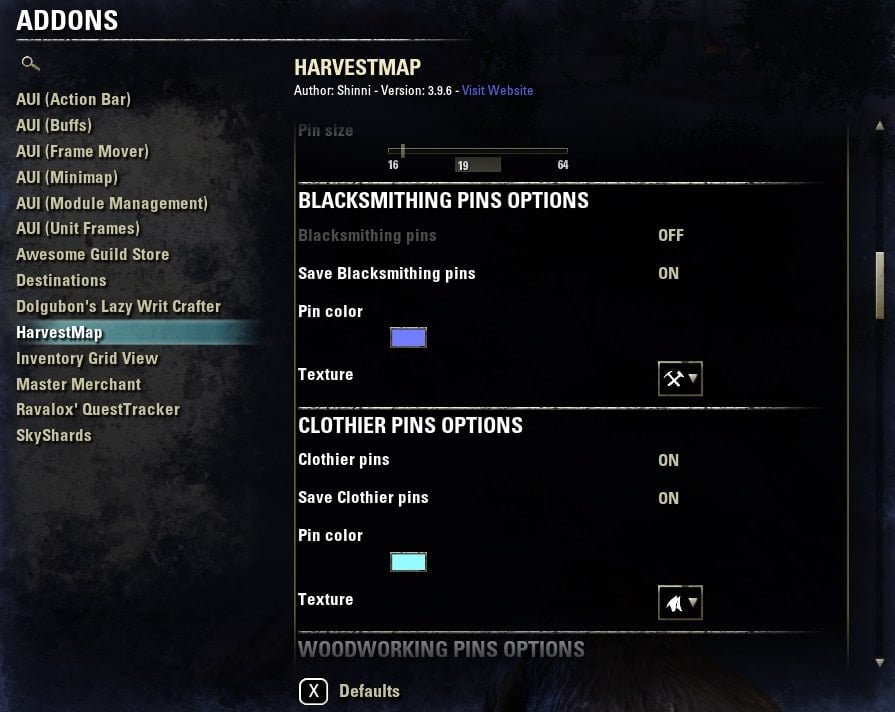Viewport: 895px width, 712px height.
Task: Toggle Clothier pins ON setting
Action: (x=668, y=461)
